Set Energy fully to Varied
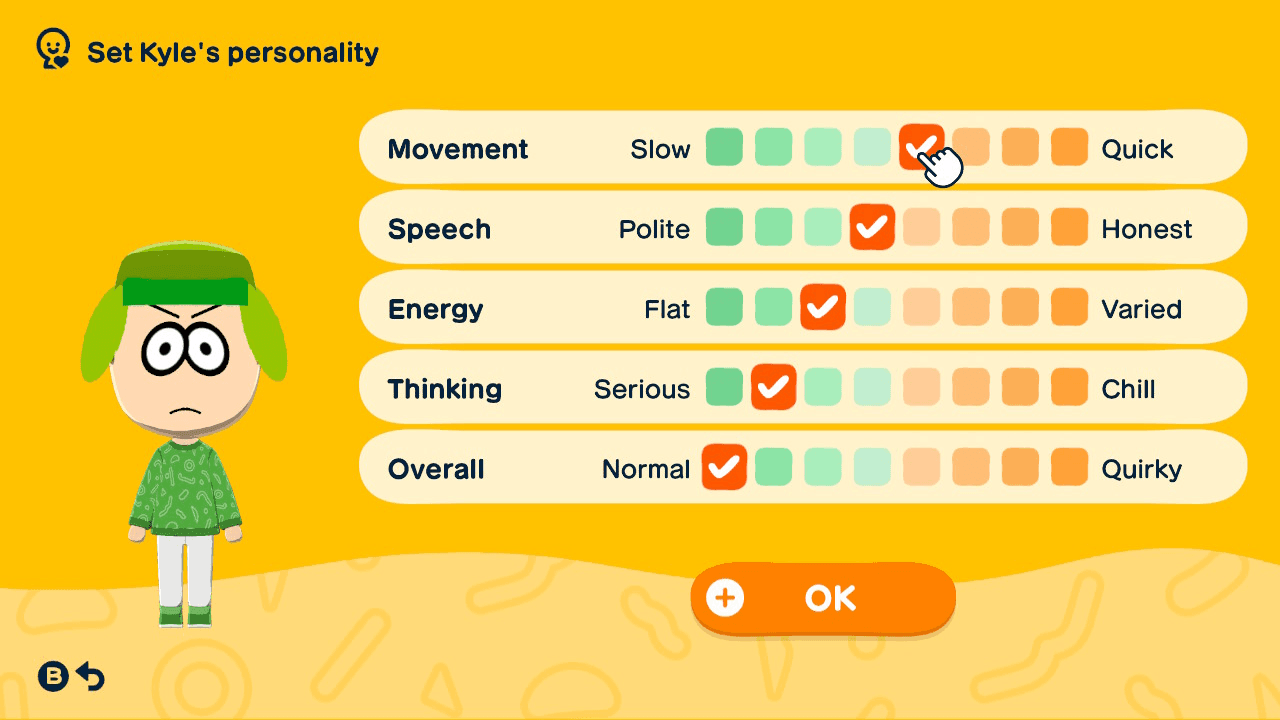The height and width of the screenshot is (720, 1280). 1069,307
